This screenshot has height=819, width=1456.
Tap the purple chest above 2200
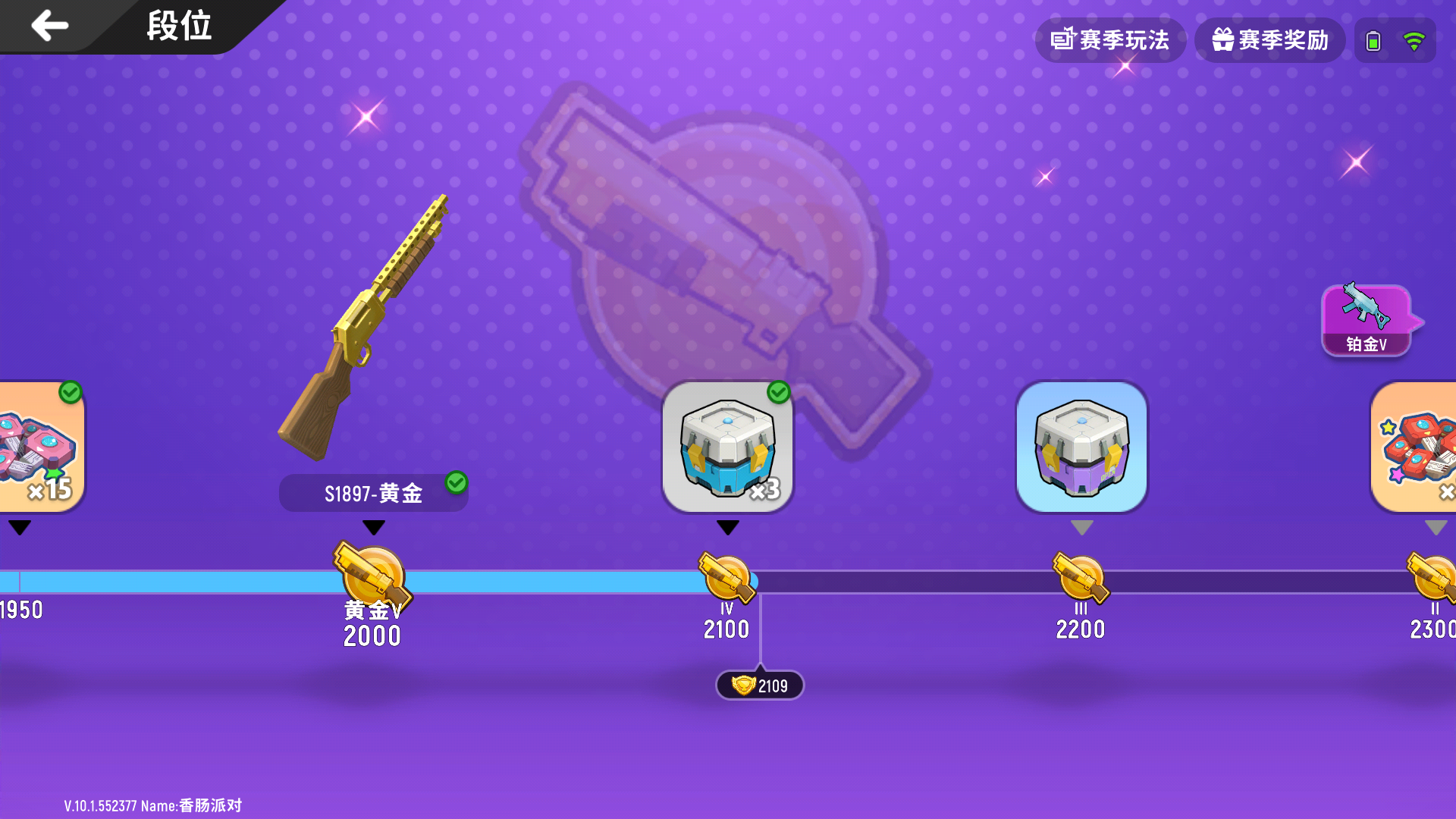[1081, 447]
